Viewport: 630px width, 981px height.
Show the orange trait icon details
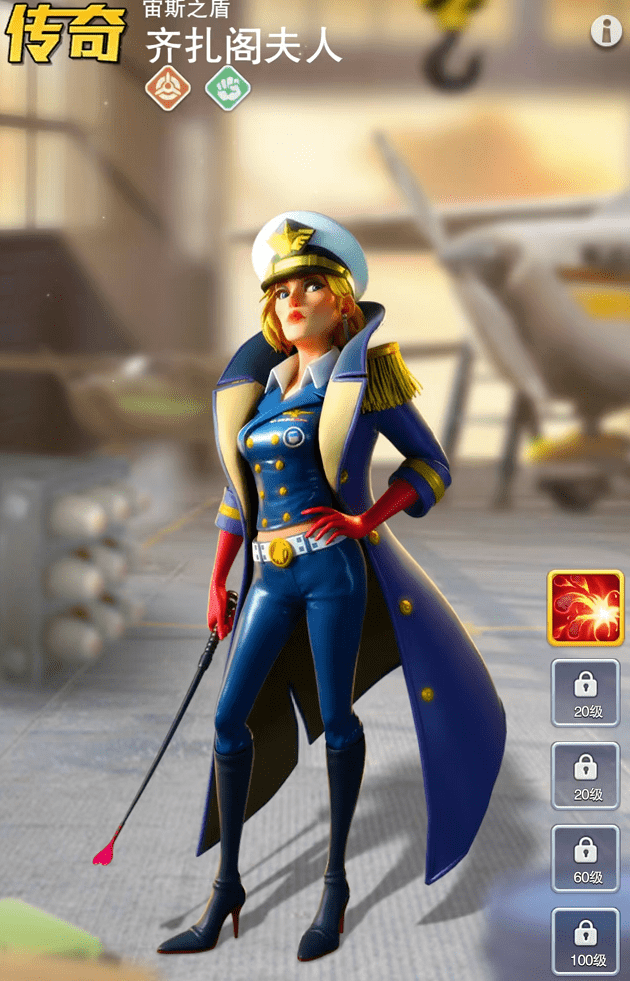click(167, 88)
